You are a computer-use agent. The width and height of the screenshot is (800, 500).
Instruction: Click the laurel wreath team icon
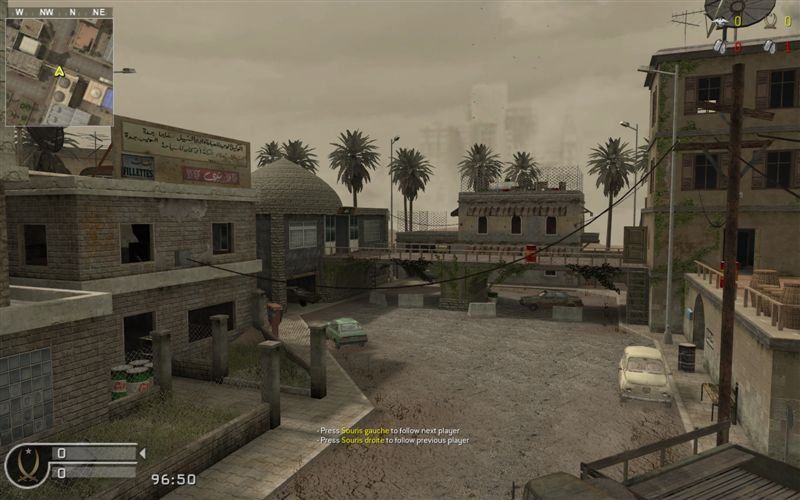pyautogui.click(x=770, y=21)
